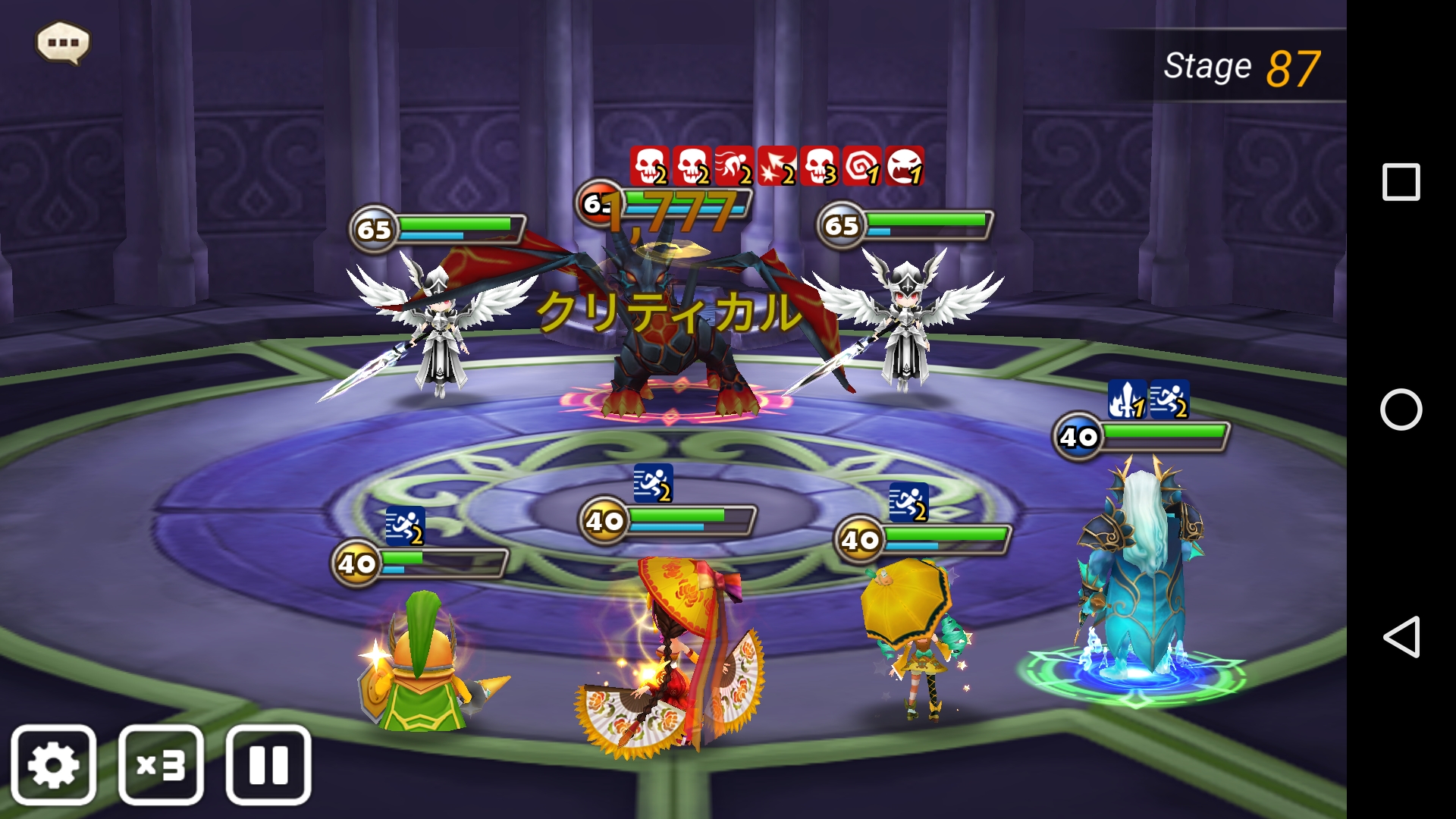Pause the battle

[x=268, y=764]
